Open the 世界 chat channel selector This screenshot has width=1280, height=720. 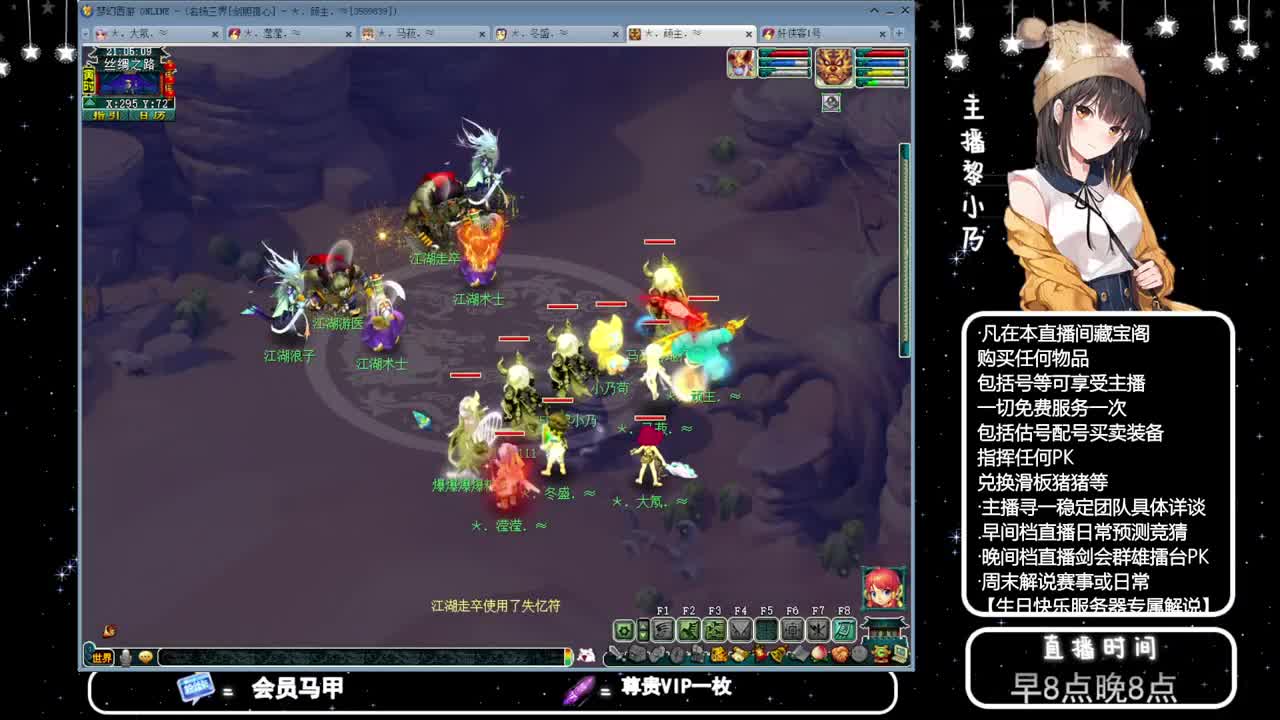101,657
